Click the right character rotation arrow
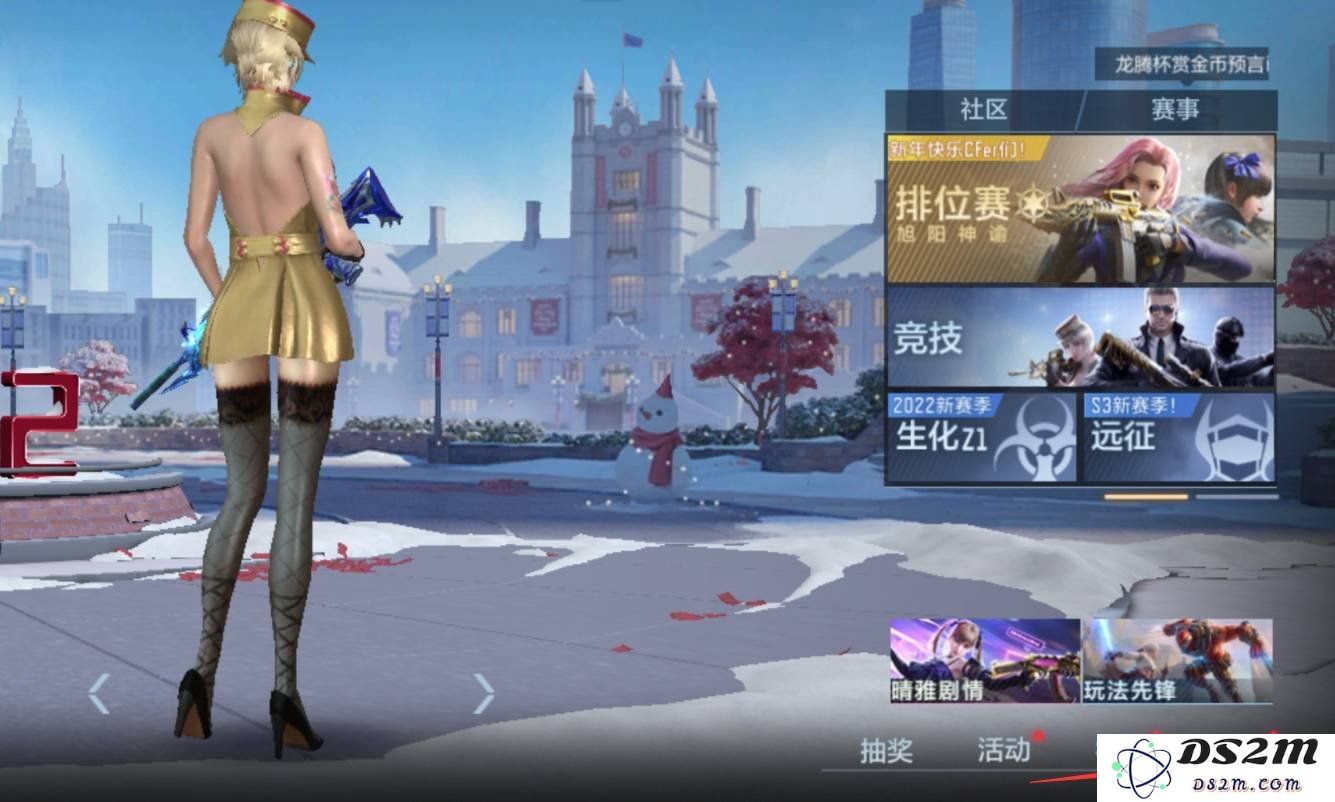The image size is (1335, 802). pyautogui.click(x=484, y=693)
